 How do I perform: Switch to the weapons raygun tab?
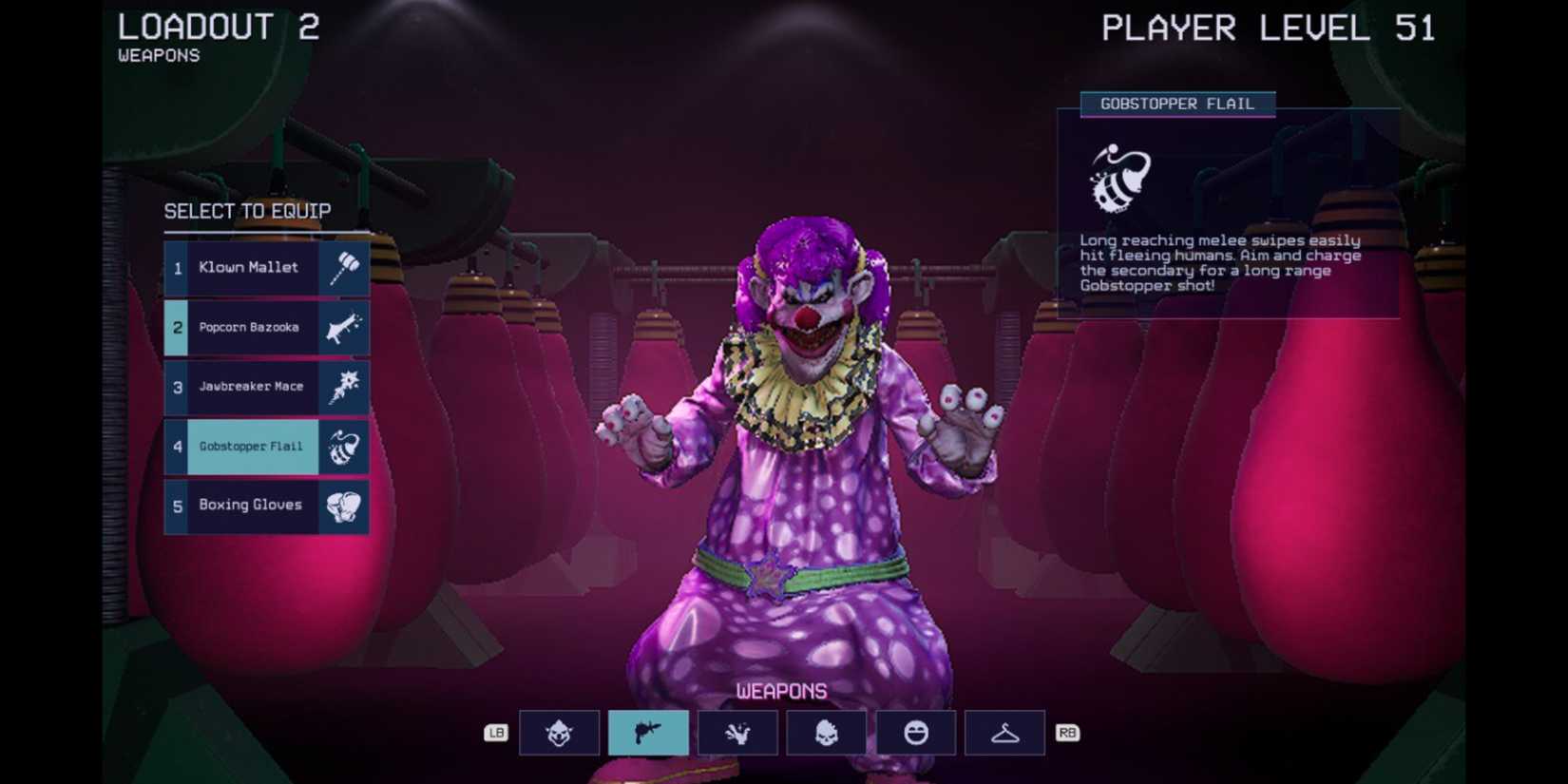648,733
